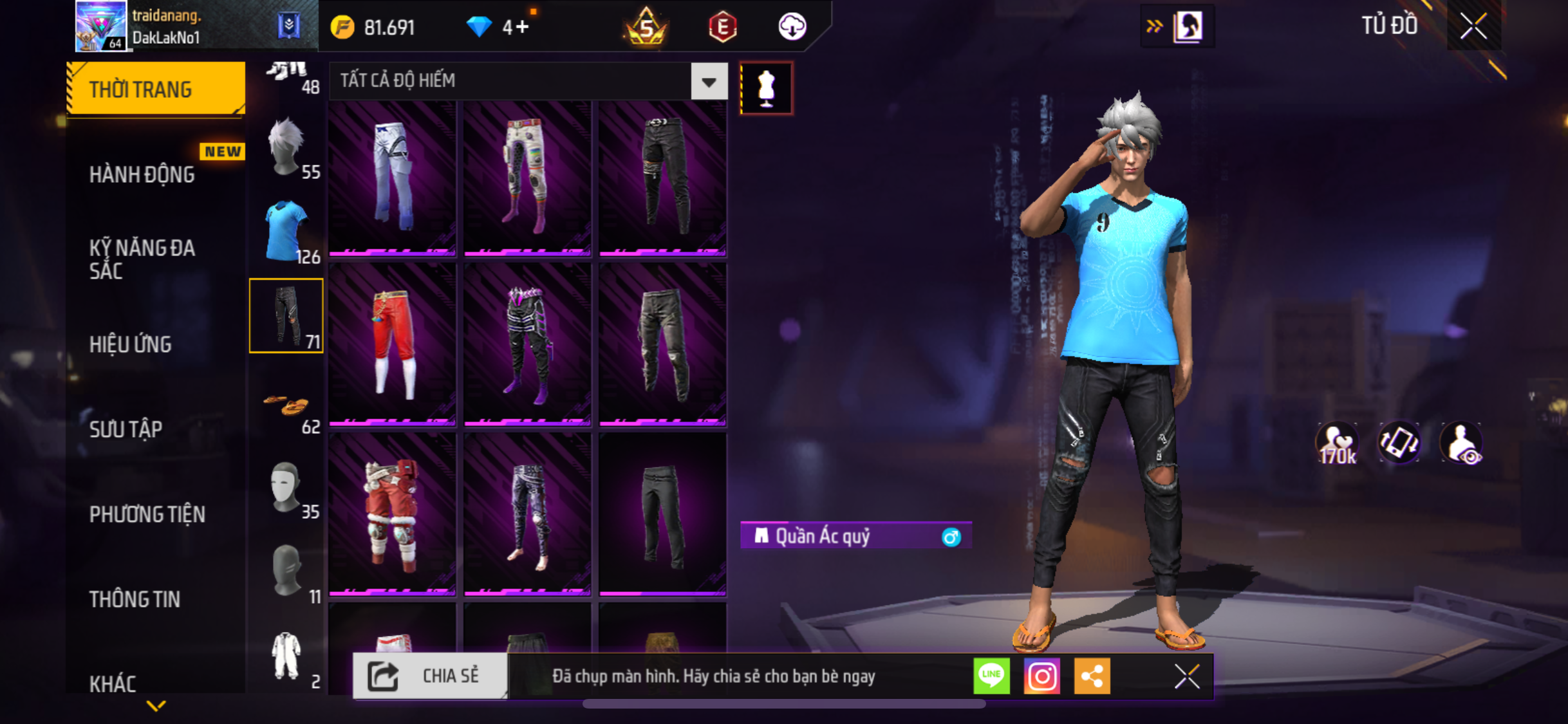The height and width of the screenshot is (724, 1568).
Task: Select the HIỆU ỨNG category
Action: coord(131,344)
